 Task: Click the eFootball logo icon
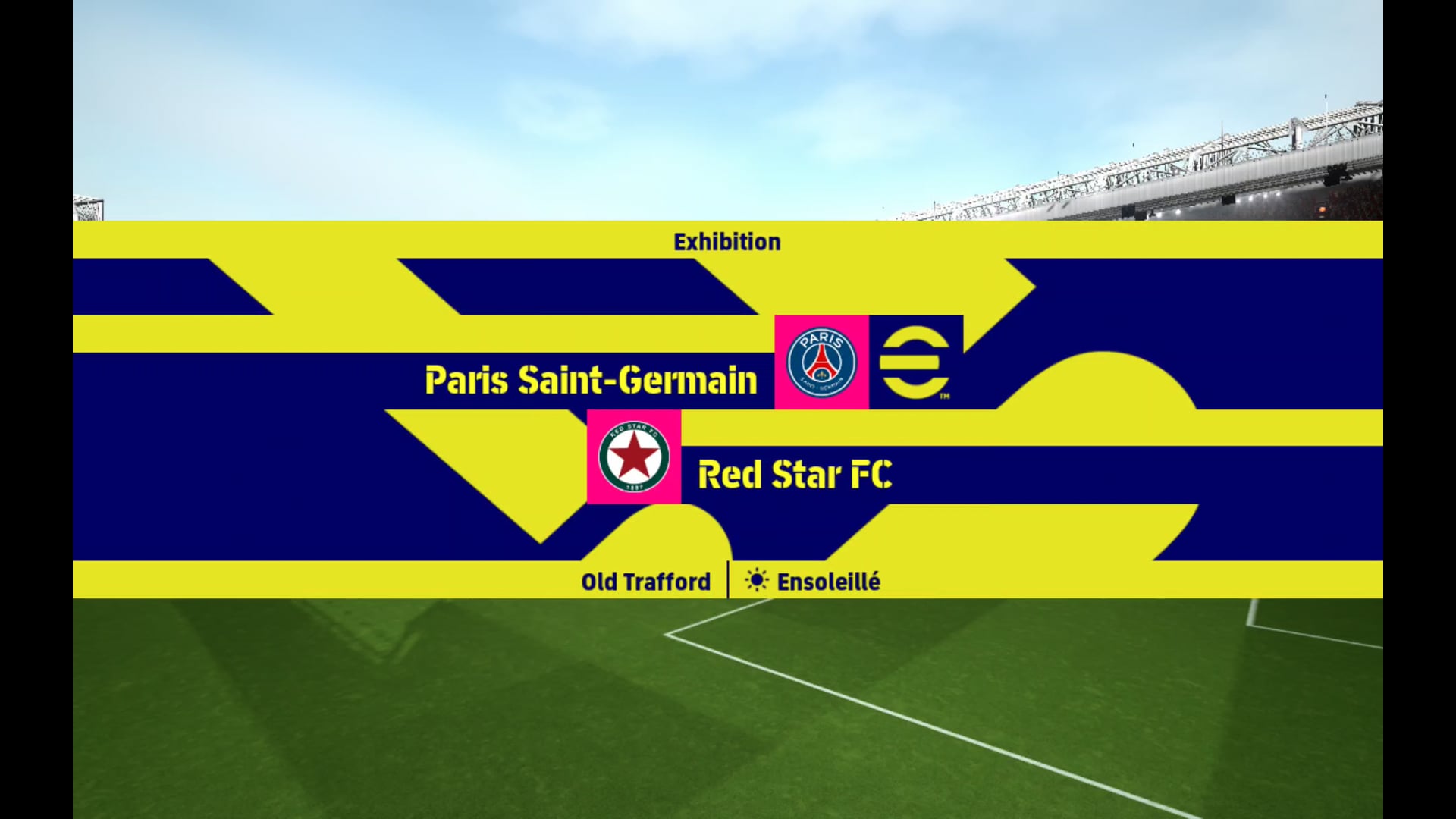pos(913,362)
